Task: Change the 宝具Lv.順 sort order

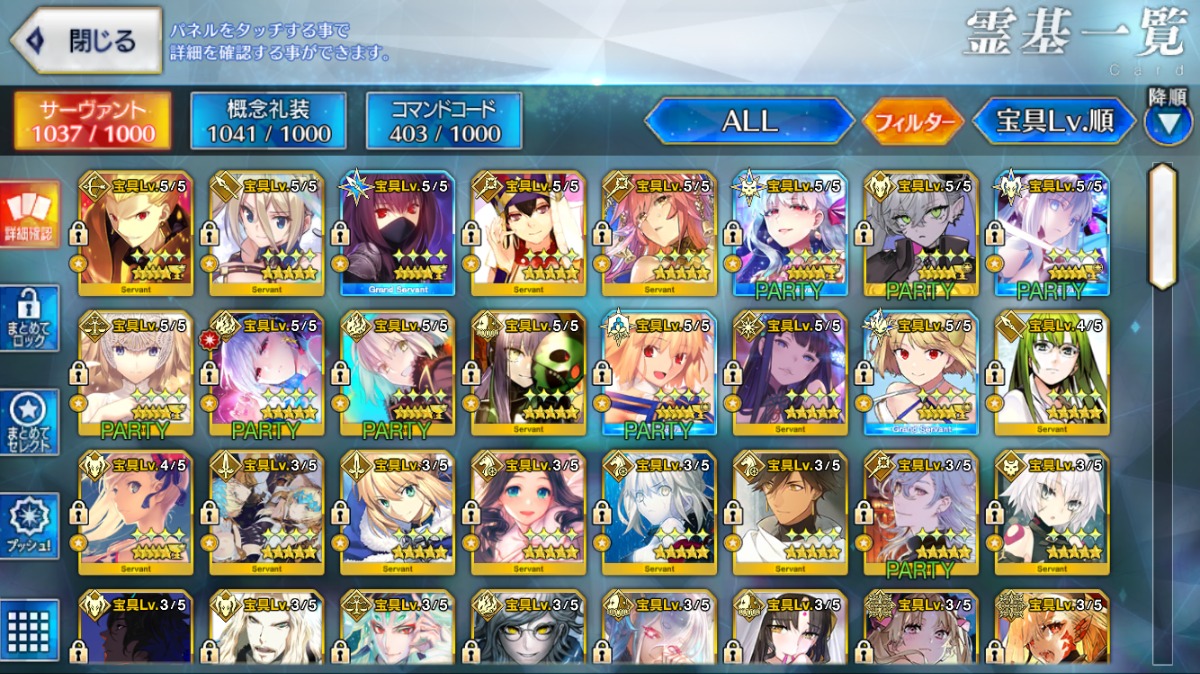Action: pyautogui.click(x=1054, y=122)
